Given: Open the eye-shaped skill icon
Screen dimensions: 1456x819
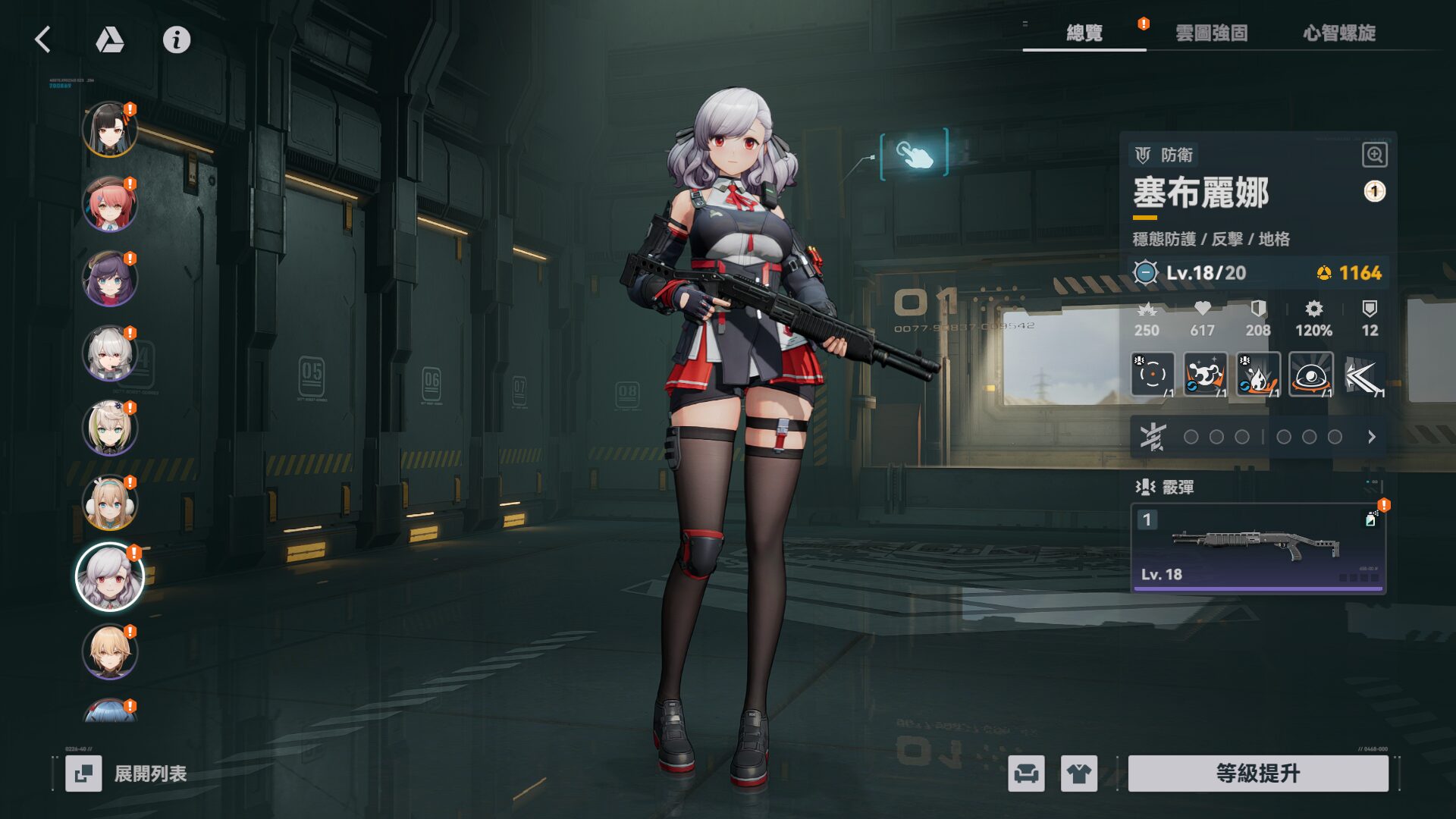Looking at the screenshot, I should coord(1310,375).
